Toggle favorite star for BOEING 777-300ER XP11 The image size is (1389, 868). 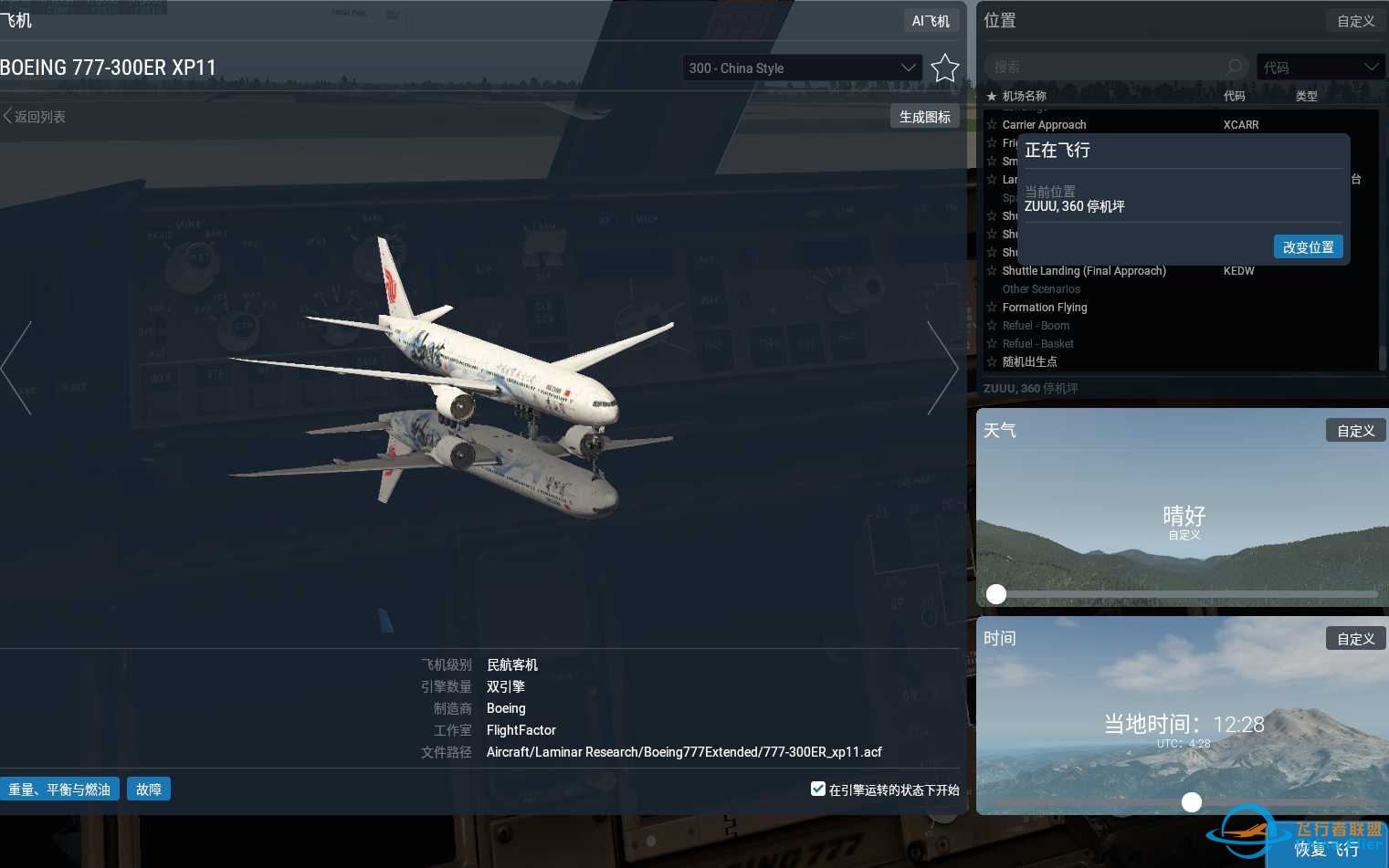pyautogui.click(x=945, y=68)
